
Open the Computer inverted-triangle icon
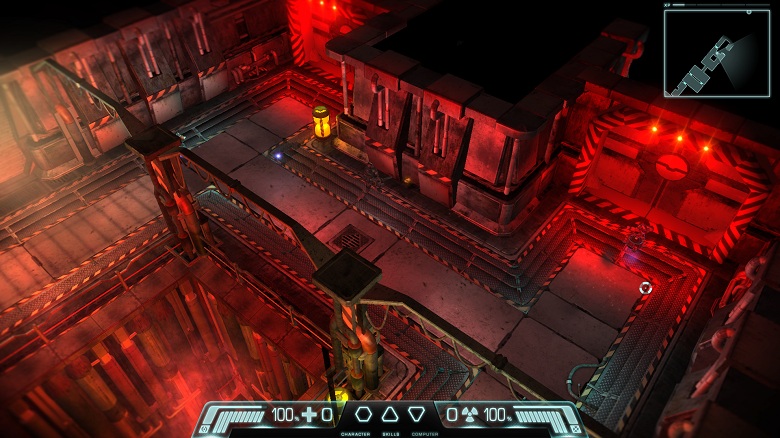click(x=417, y=414)
